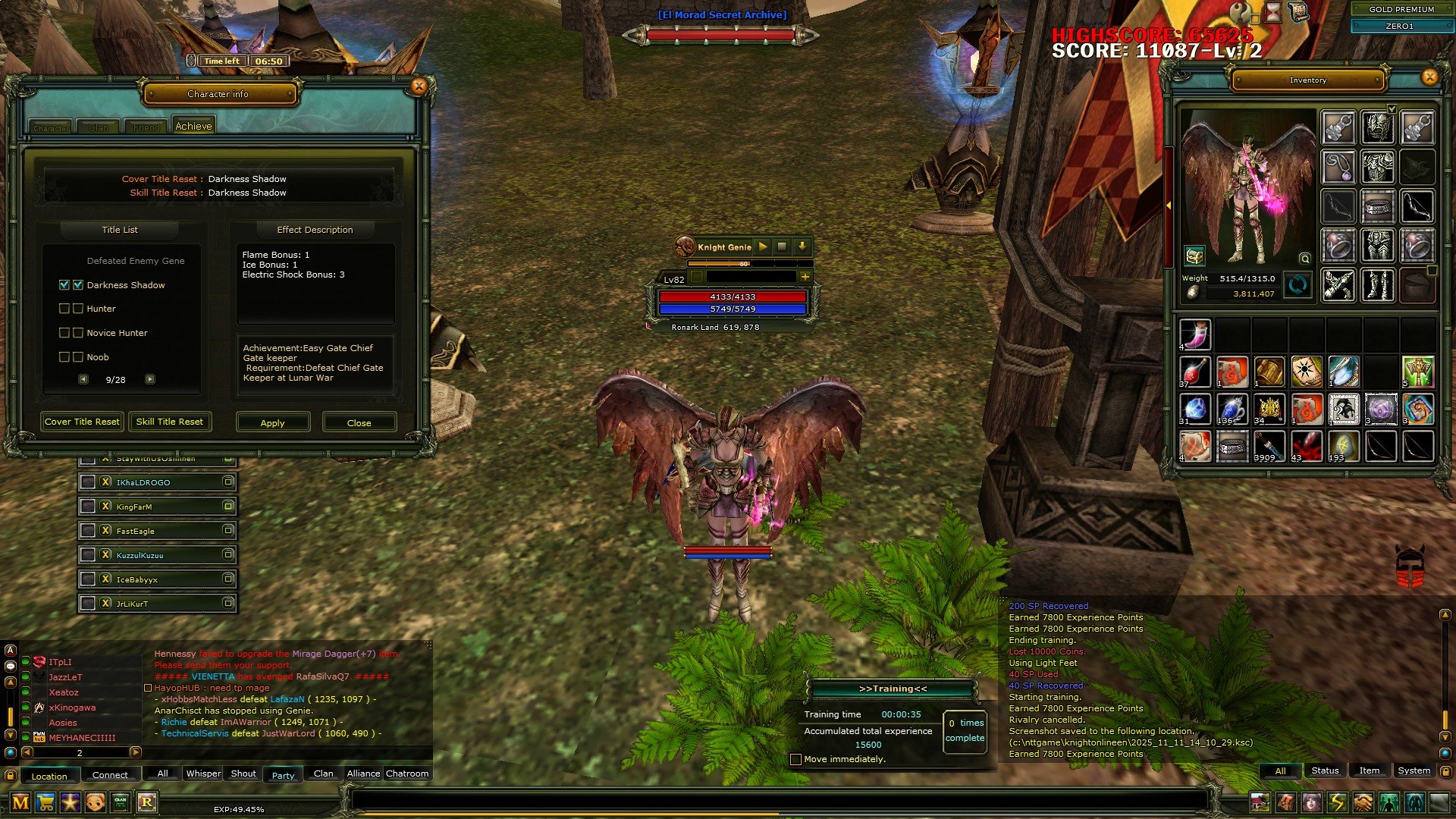Open the Clan tab in Character info
Screen dimensions: 1456x819
pyautogui.click(x=99, y=127)
